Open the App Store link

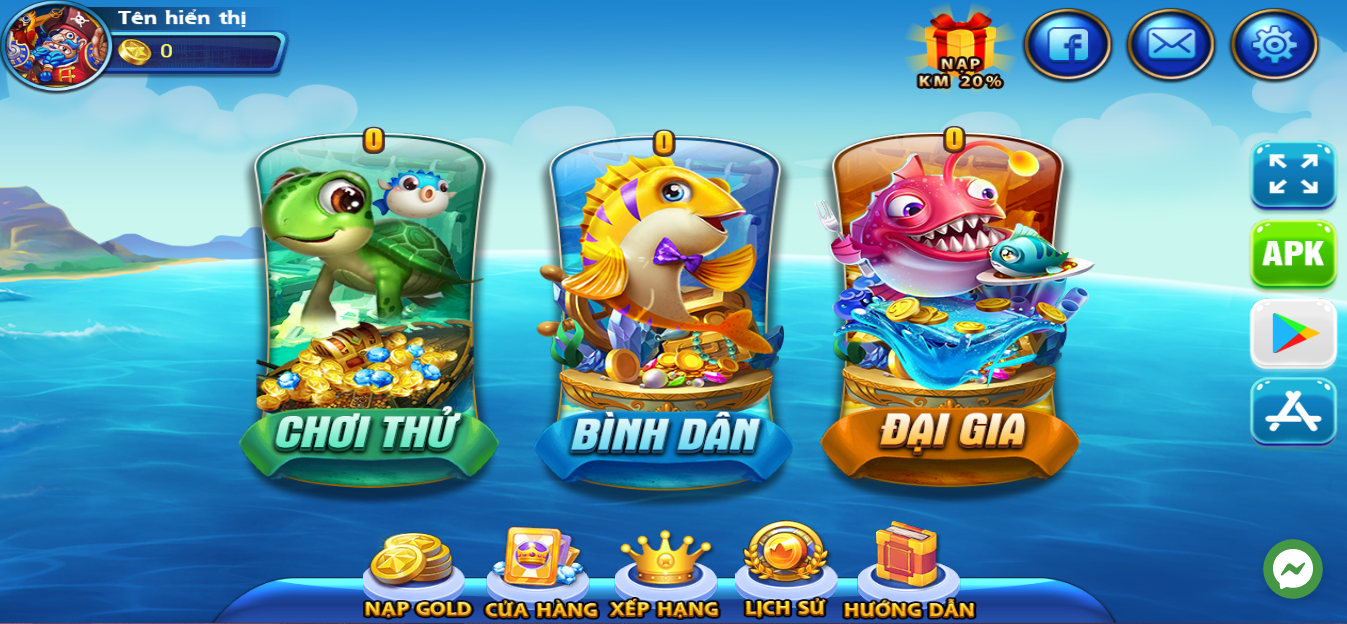pyautogui.click(x=1293, y=411)
